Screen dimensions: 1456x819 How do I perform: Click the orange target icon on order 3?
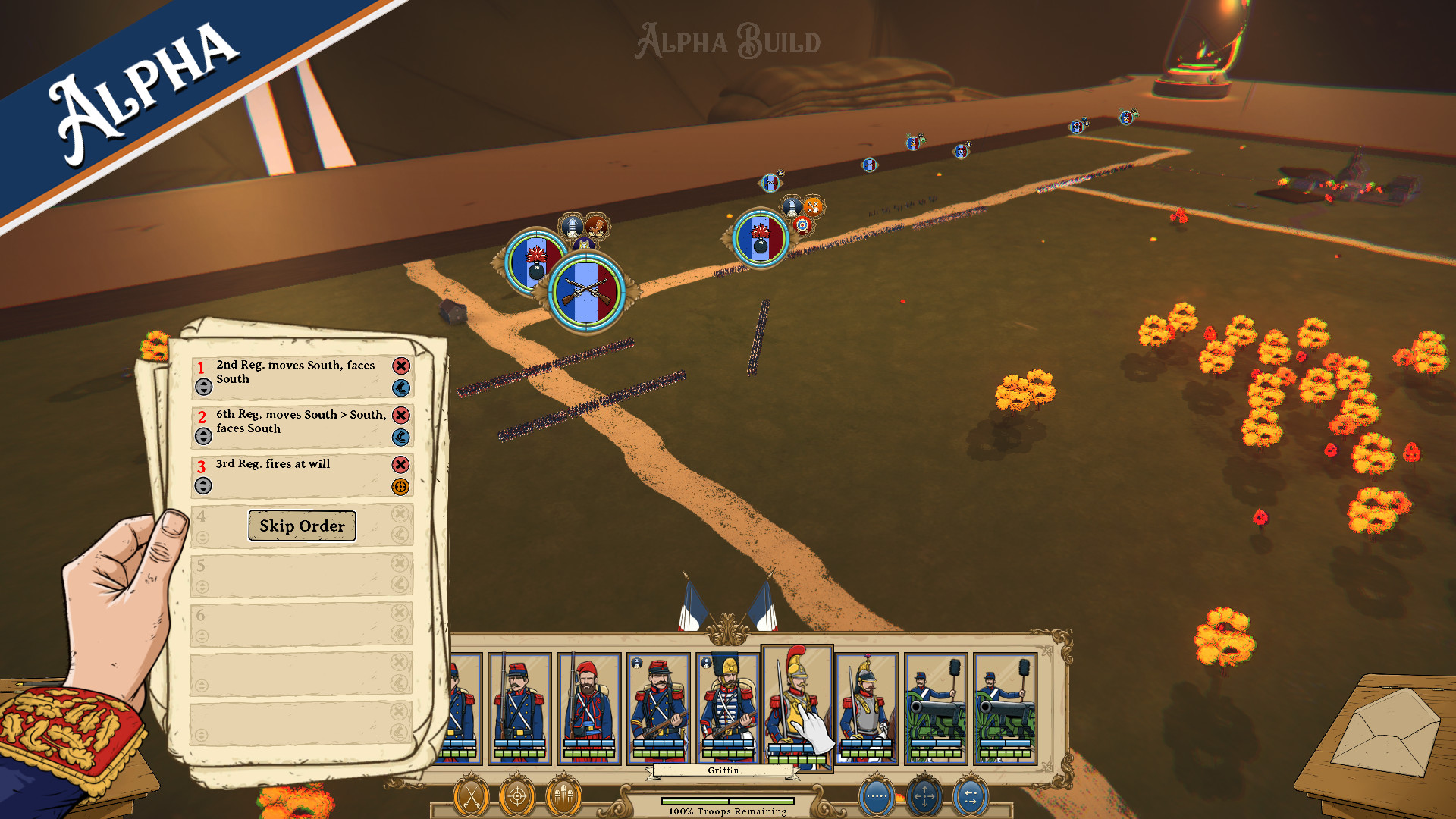pyautogui.click(x=401, y=487)
